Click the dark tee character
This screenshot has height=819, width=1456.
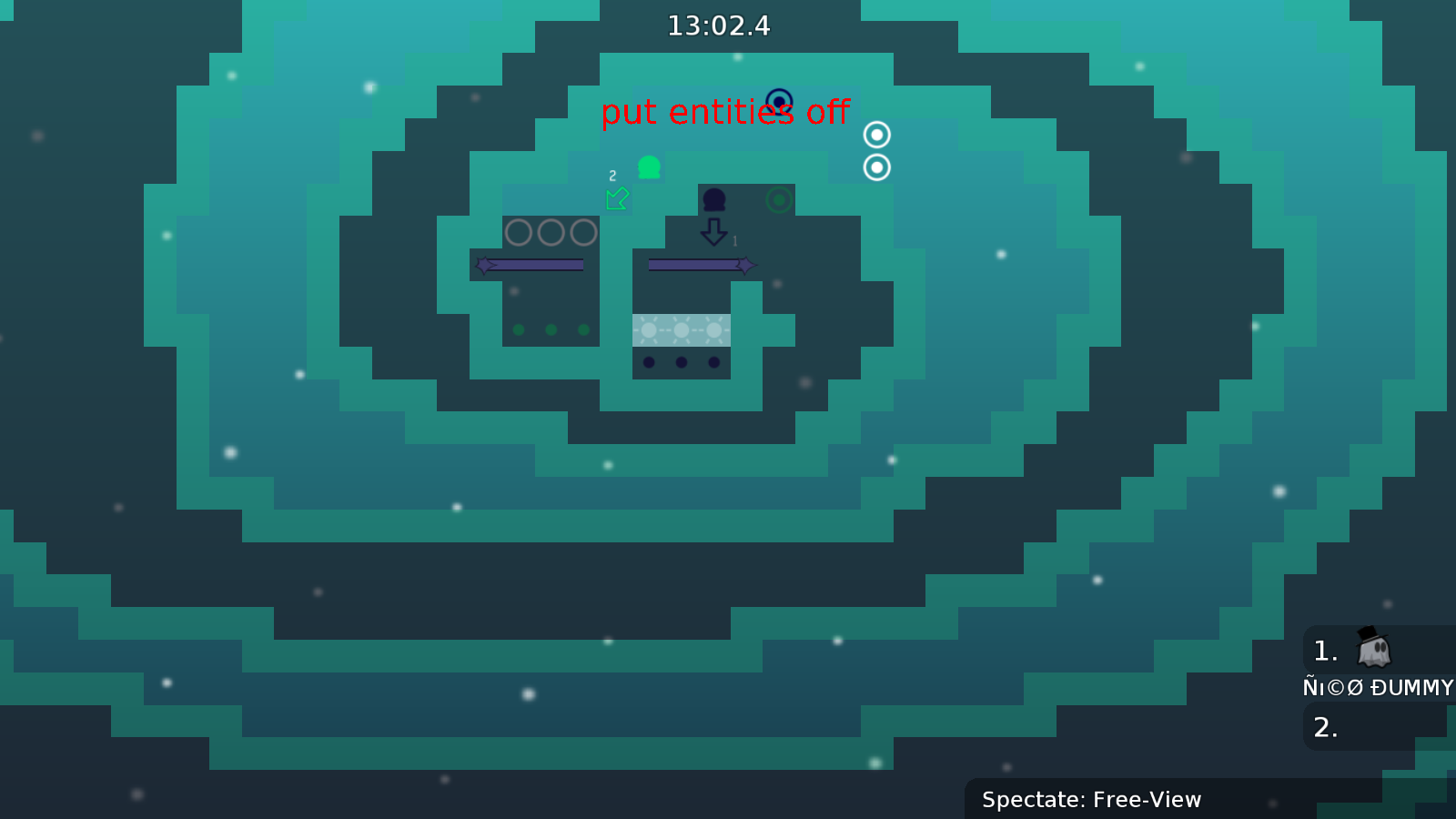click(x=715, y=198)
